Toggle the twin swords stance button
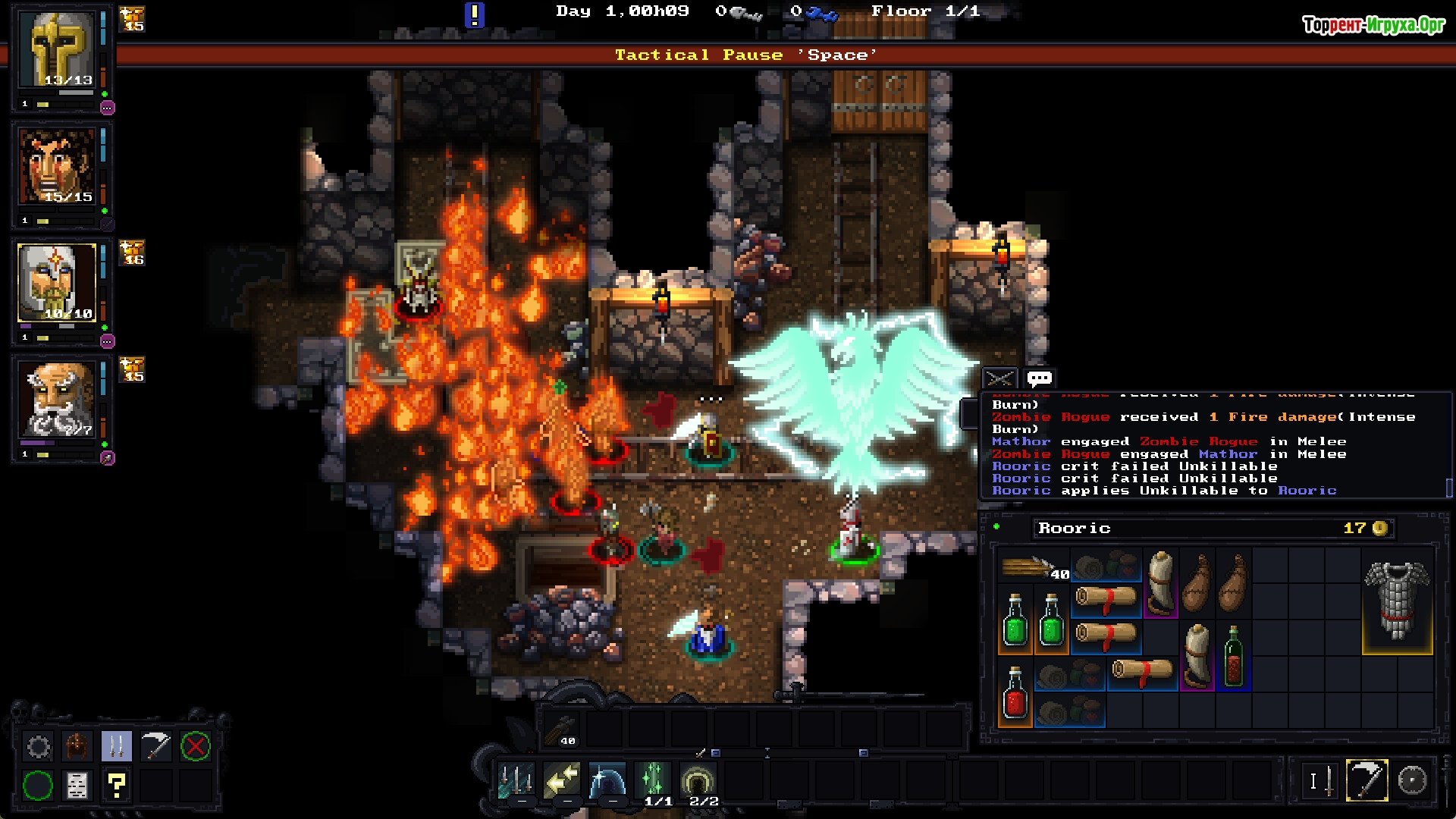 tap(116, 747)
